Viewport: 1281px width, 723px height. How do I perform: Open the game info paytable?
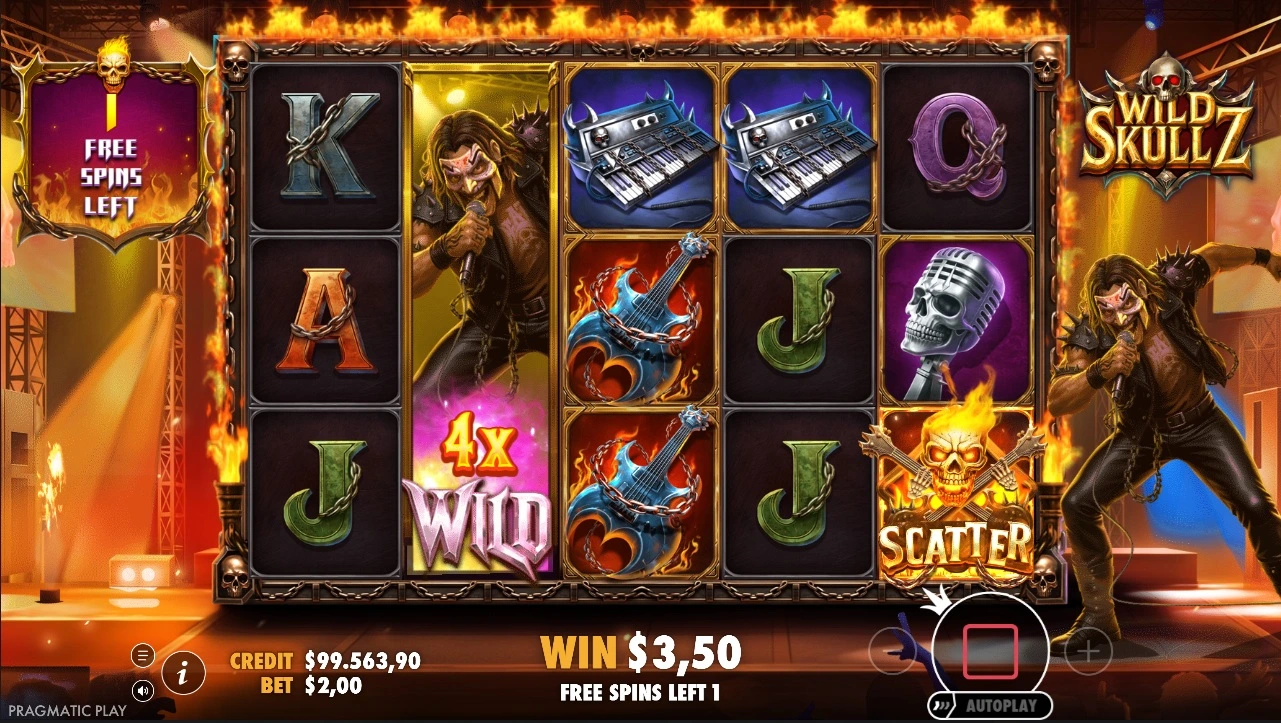[181, 674]
